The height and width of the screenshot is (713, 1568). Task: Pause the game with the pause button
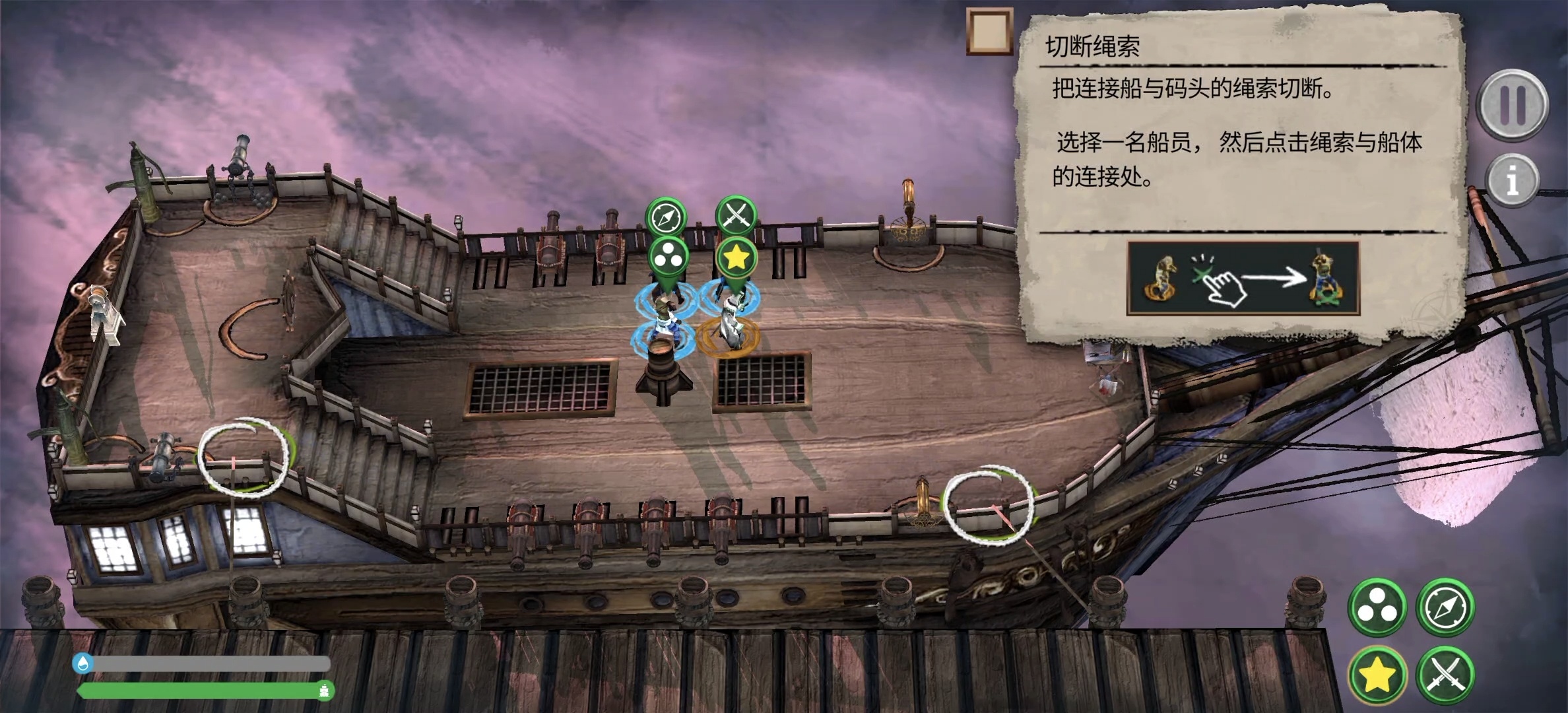[1512, 106]
